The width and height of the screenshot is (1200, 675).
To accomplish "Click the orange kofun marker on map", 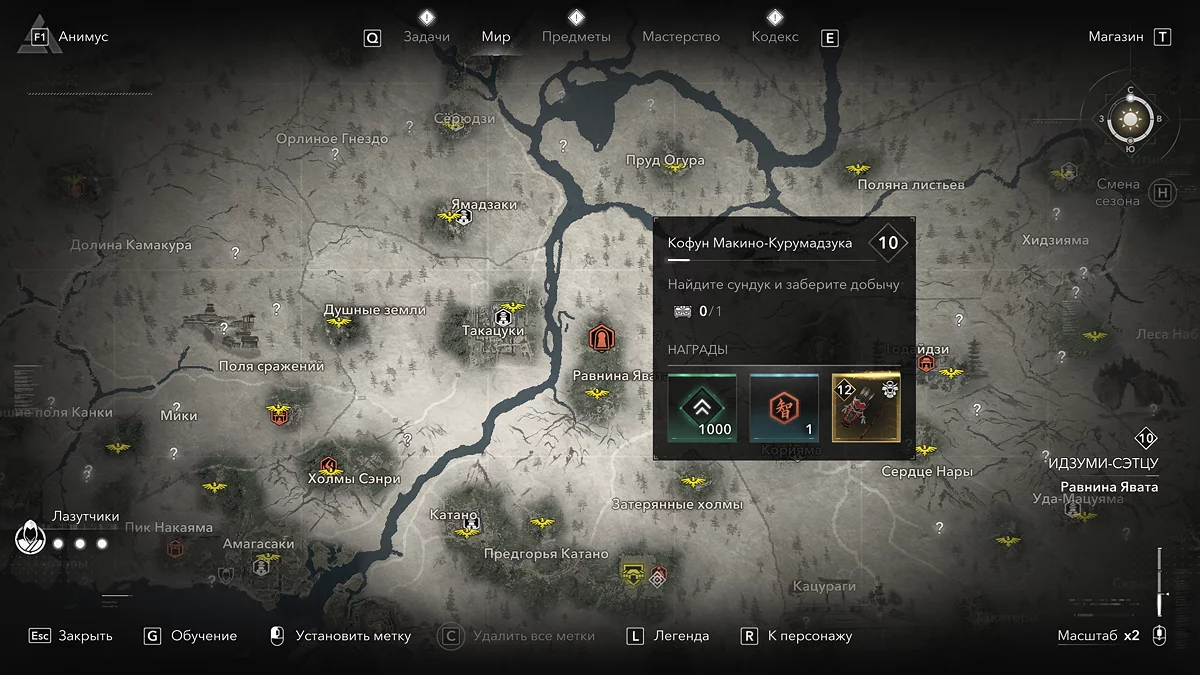I will coord(601,337).
